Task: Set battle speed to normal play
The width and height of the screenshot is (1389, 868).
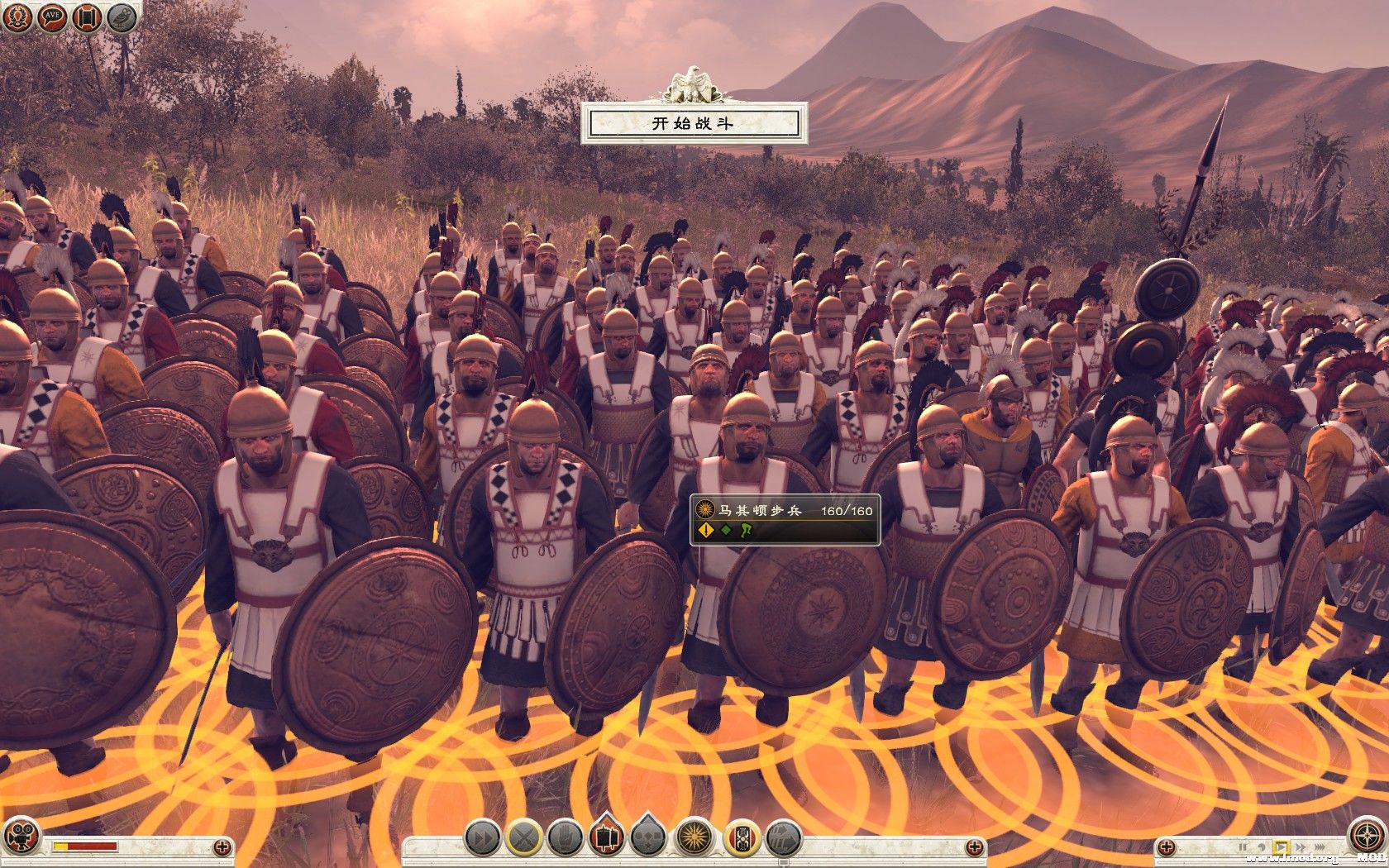Action: coord(1281,847)
